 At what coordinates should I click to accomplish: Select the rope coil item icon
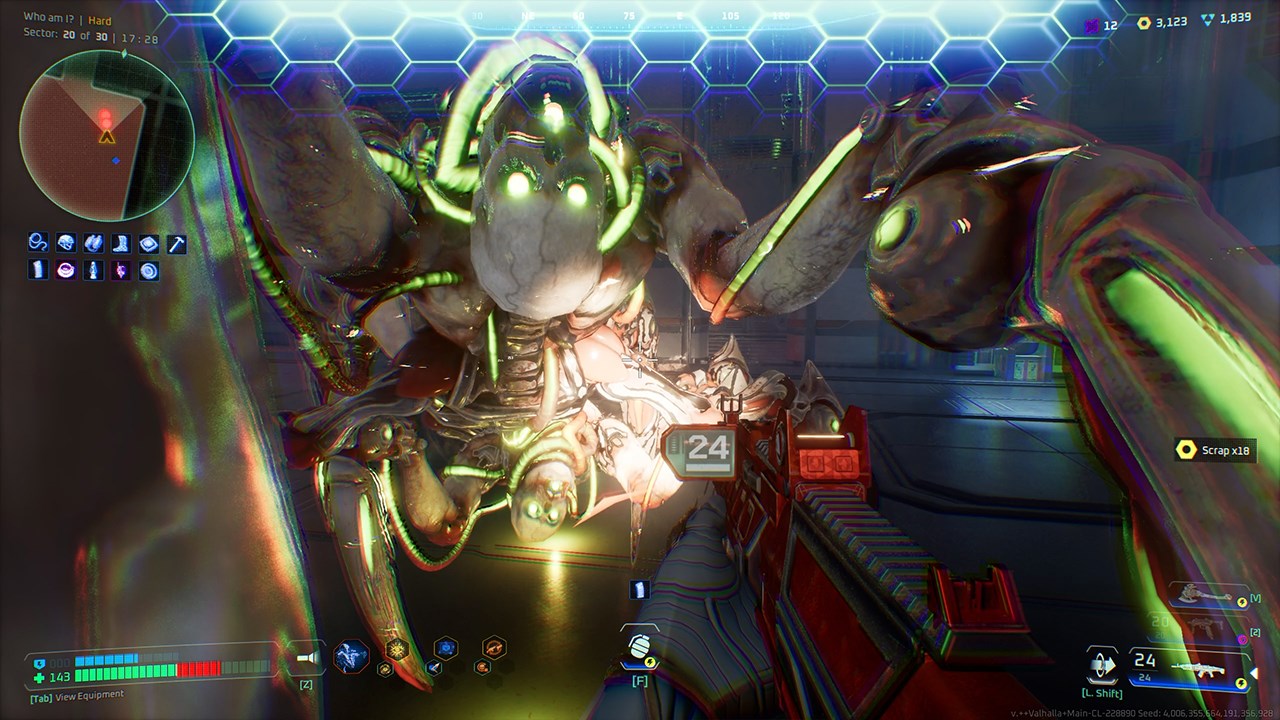tap(38, 242)
